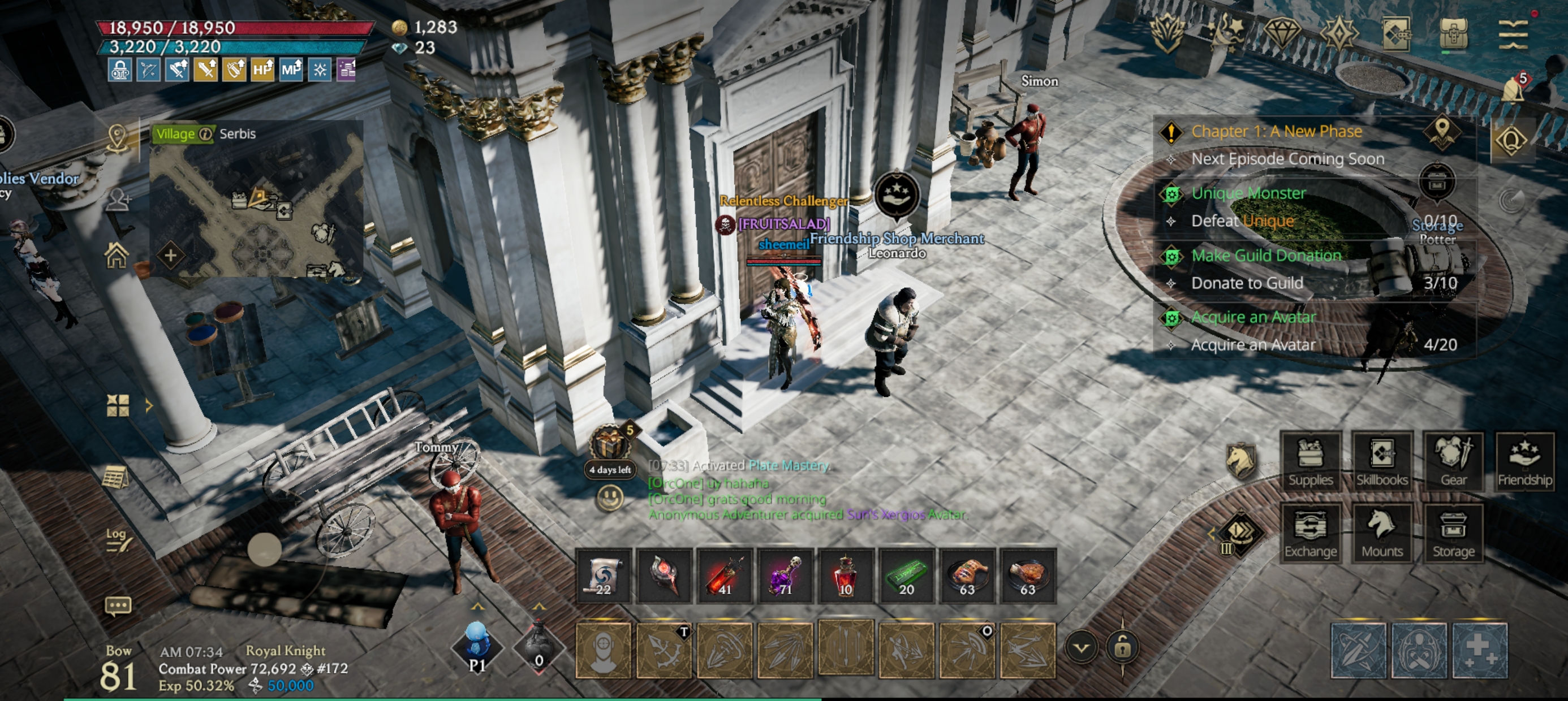Open the Storage shortcut

1454,533
